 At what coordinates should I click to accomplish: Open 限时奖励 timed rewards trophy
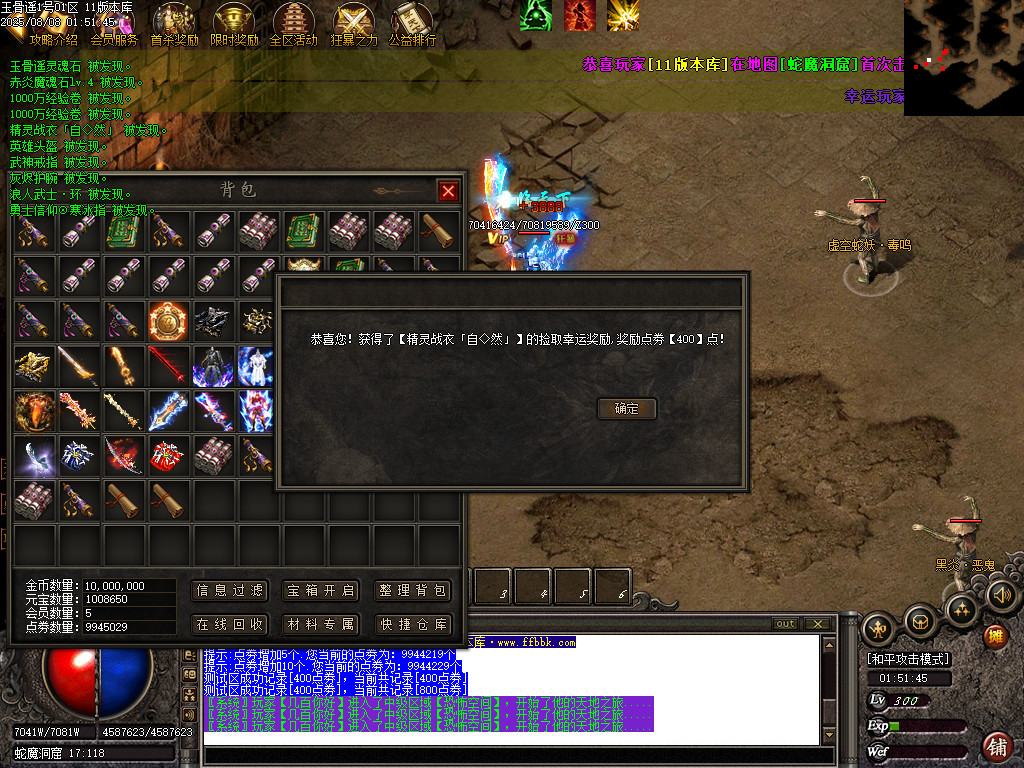(234, 24)
